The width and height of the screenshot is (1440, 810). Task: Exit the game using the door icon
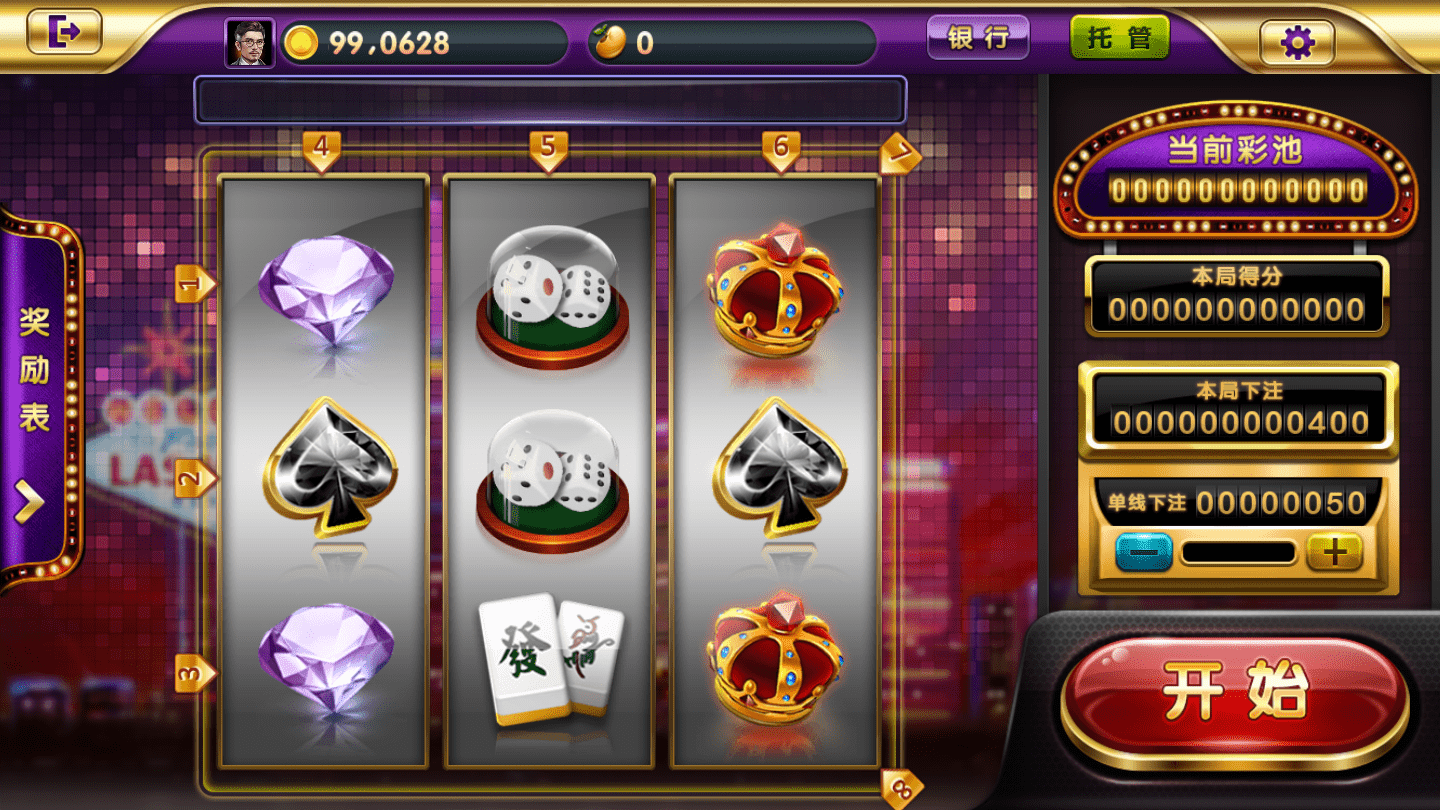[x=64, y=32]
